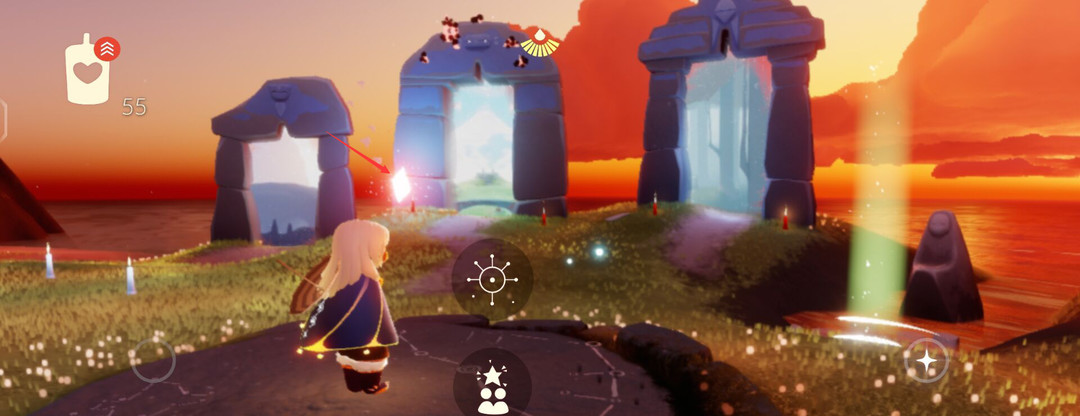Open the radial expression menu button
This screenshot has width=1080, height=416.
click(x=492, y=279)
